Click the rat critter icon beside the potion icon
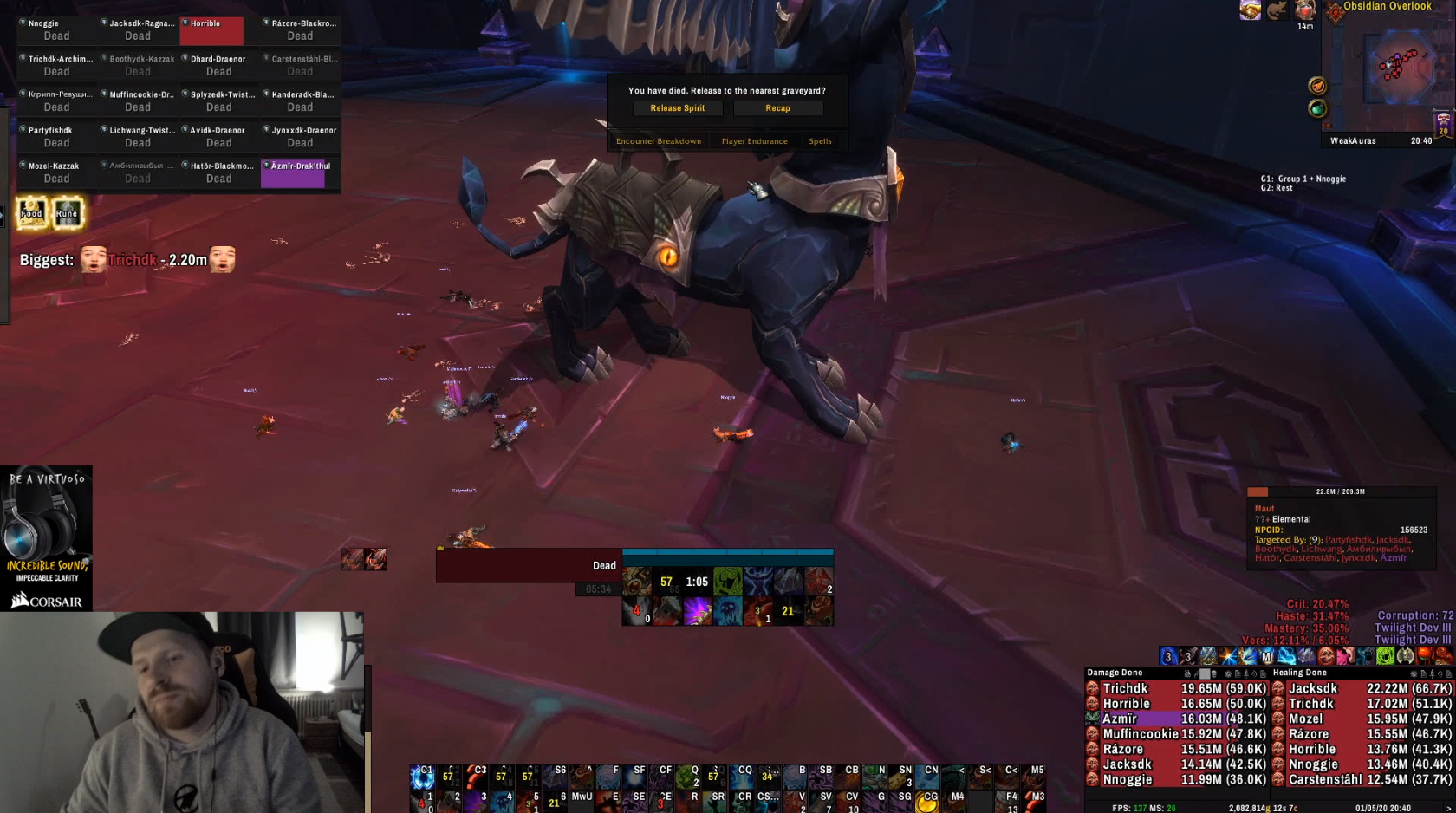1456x813 pixels. click(x=1276, y=10)
